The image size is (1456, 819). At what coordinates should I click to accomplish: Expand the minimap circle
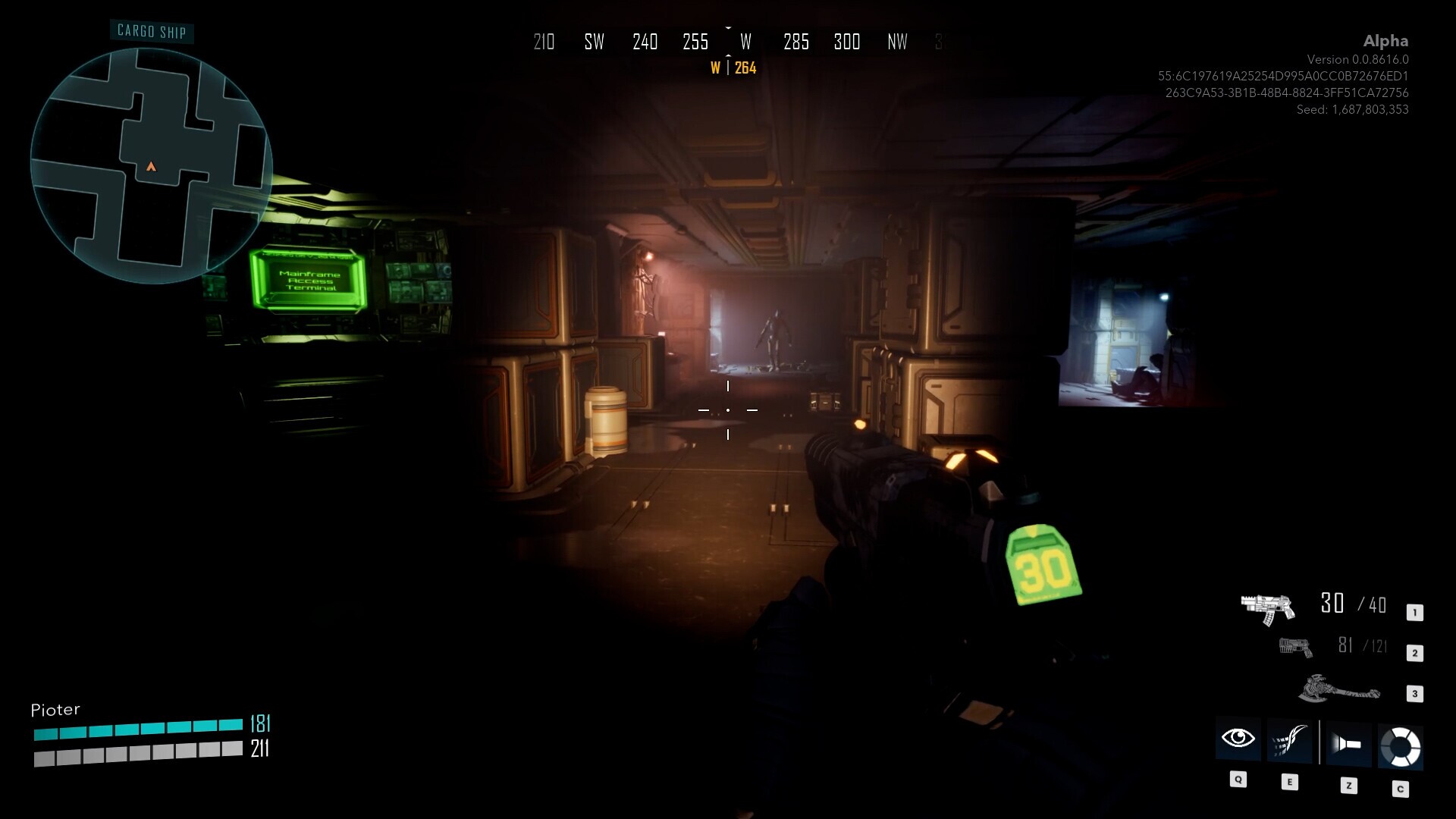[x=152, y=152]
